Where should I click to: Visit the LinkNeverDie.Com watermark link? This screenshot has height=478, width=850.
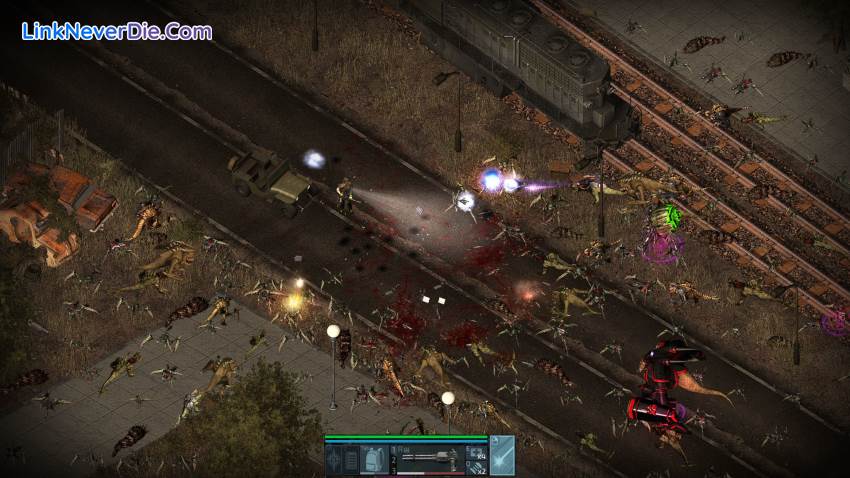click(117, 31)
